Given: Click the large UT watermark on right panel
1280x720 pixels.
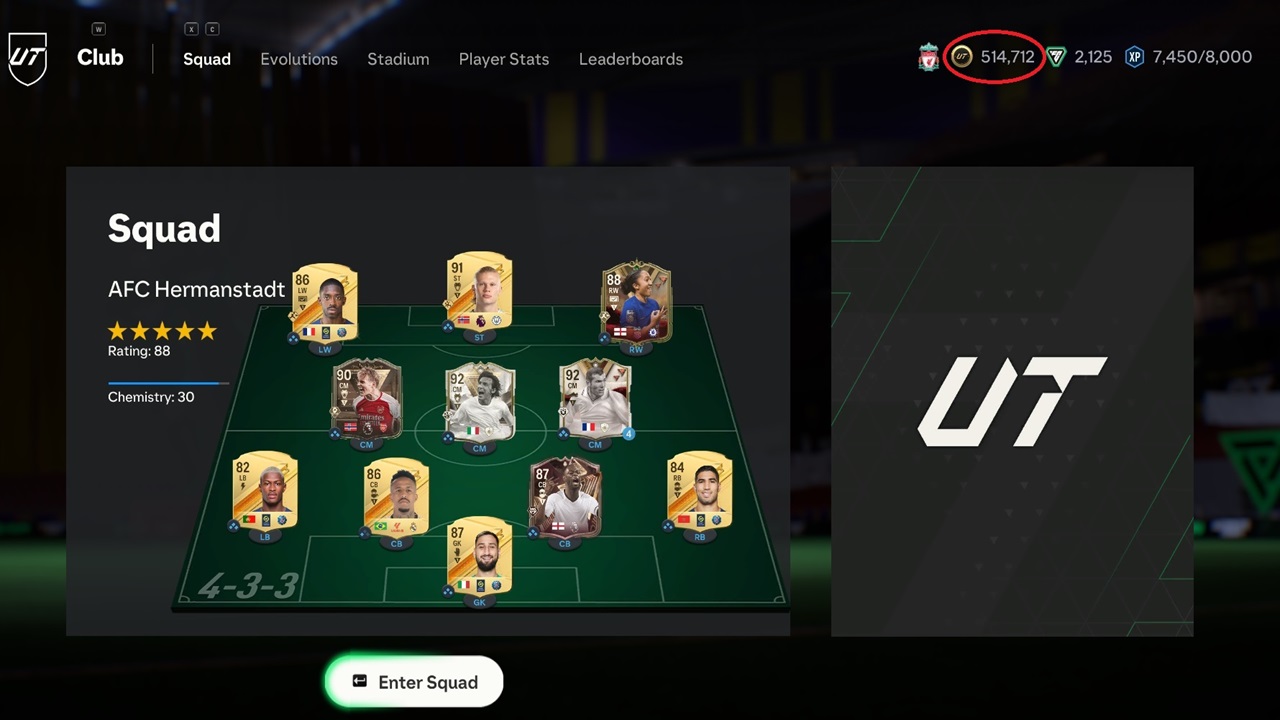Looking at the screenshot, I should click(x=1012, y=404).
